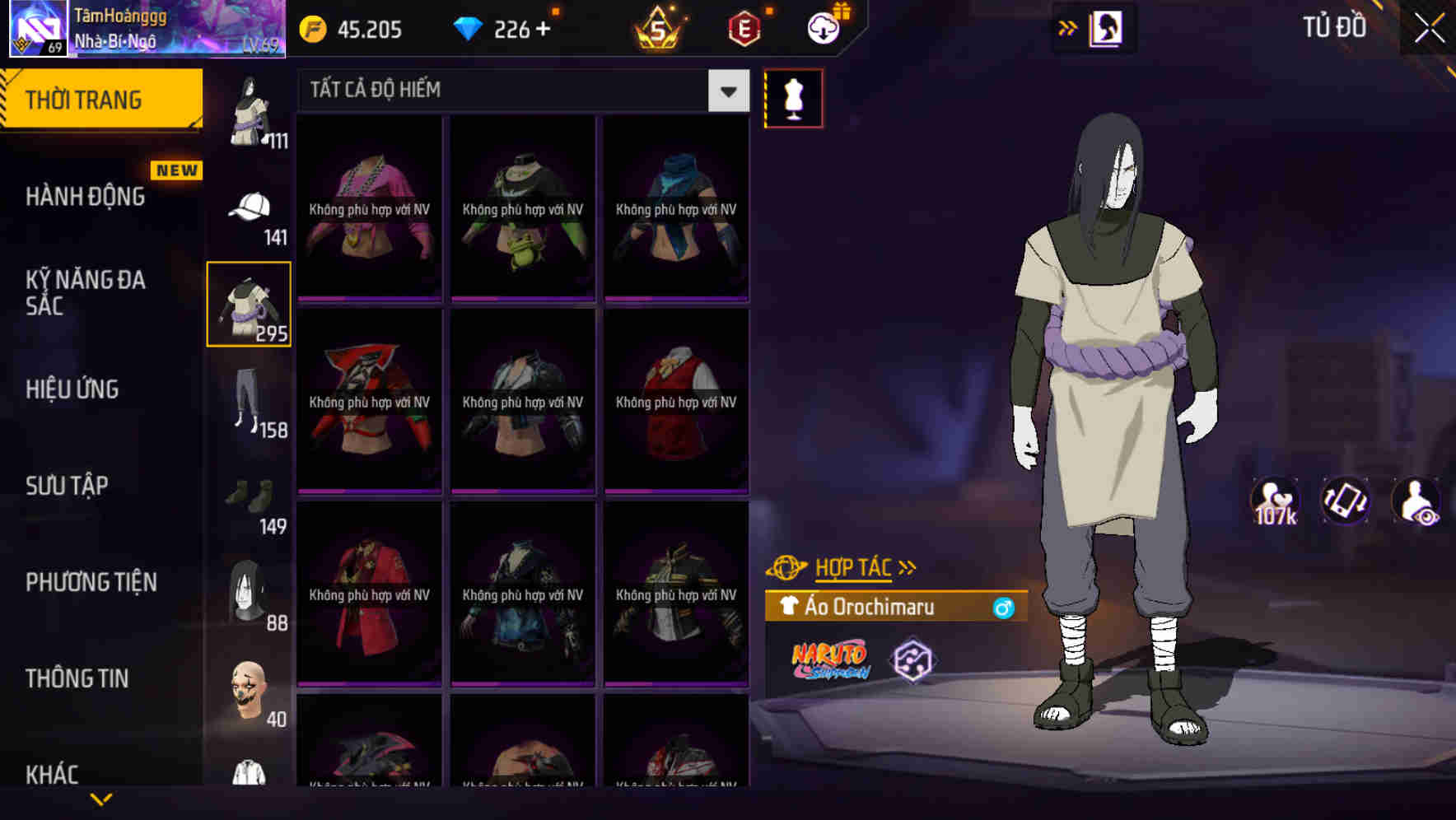Click the rotate character phone icon
Screen dimensions: 1456x820
tap(1346, 501)
